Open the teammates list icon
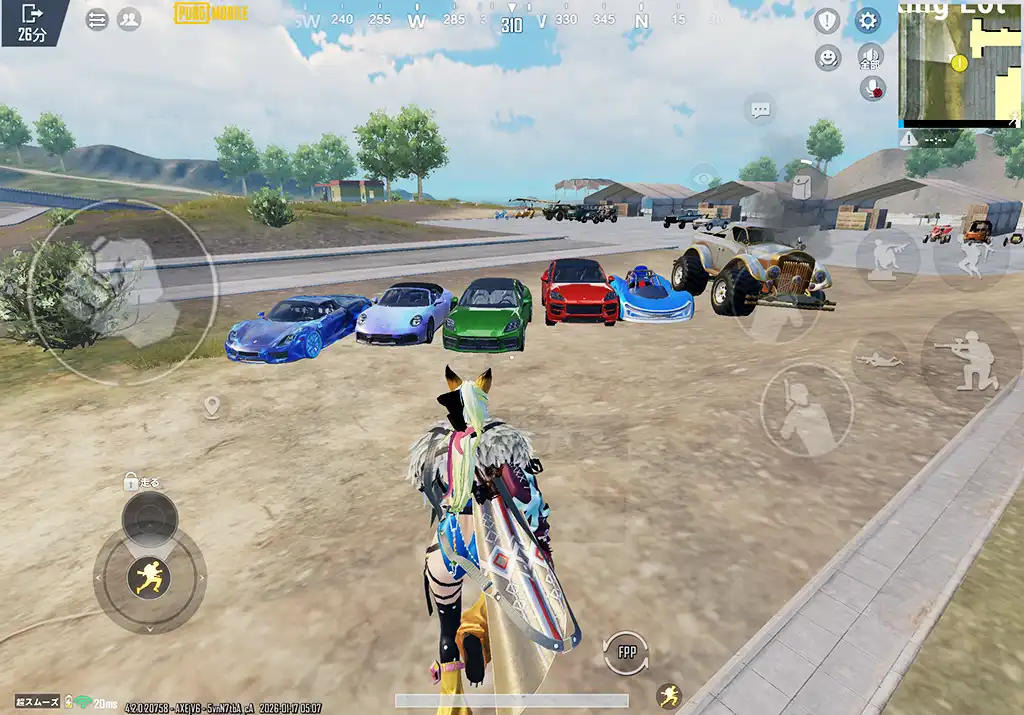This screenshot has height=715, width=1024. [129, 19]
